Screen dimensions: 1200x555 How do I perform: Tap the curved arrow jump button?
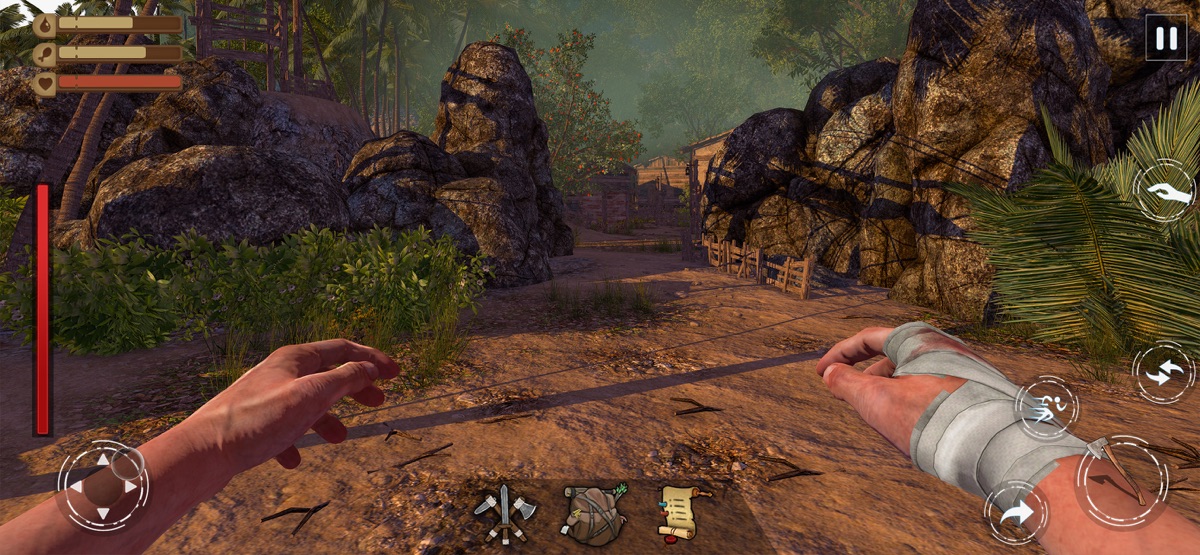click(x=1016, y=513)
